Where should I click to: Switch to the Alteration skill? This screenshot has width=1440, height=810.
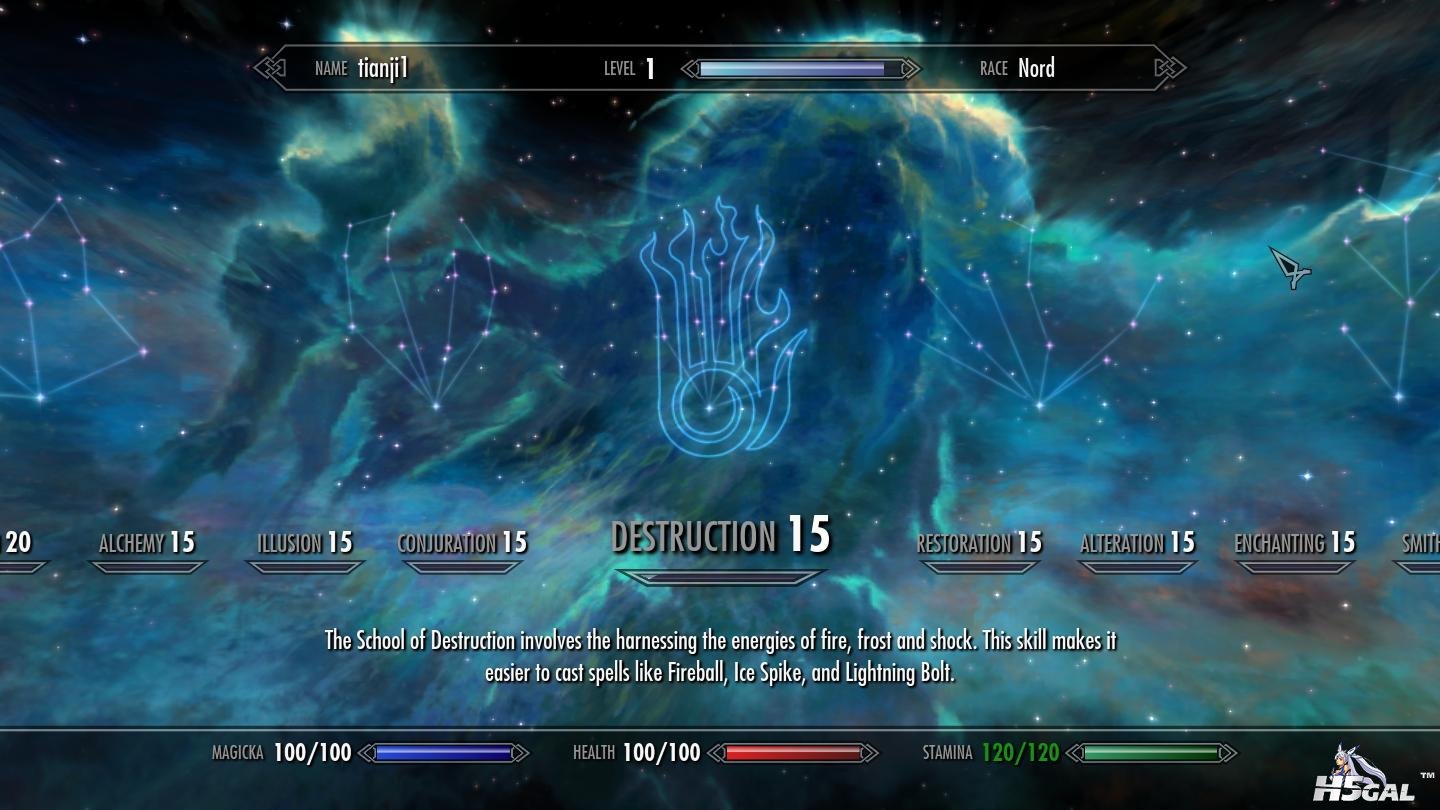1137,543
